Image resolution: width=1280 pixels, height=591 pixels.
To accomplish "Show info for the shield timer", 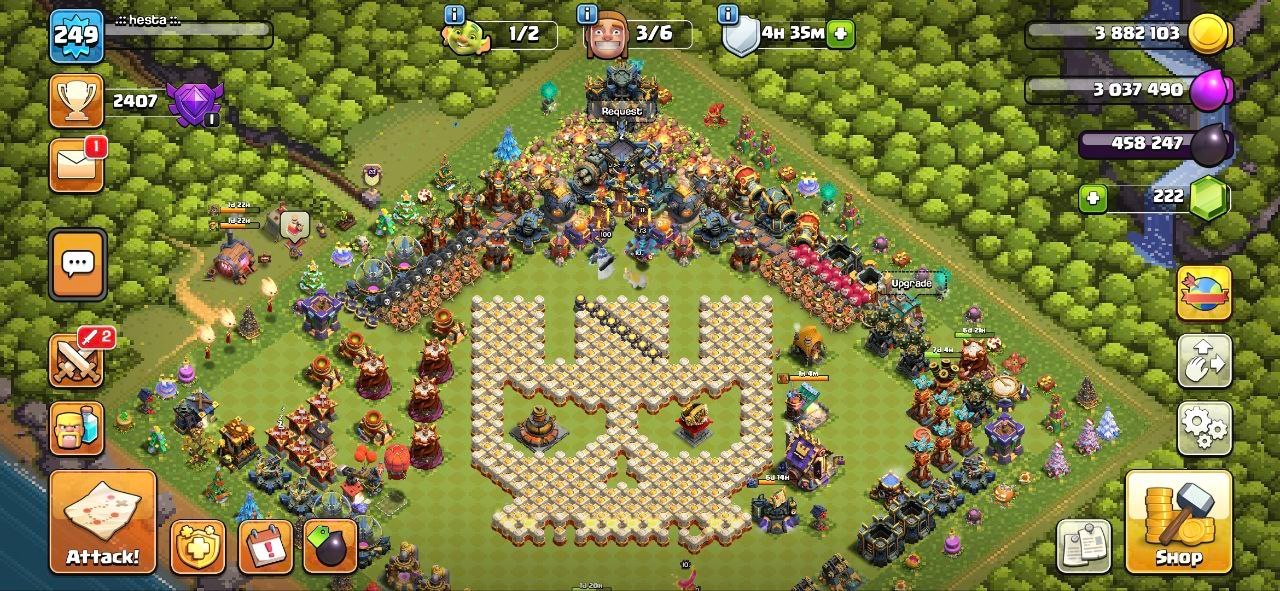I will click(x=729, y=14).
